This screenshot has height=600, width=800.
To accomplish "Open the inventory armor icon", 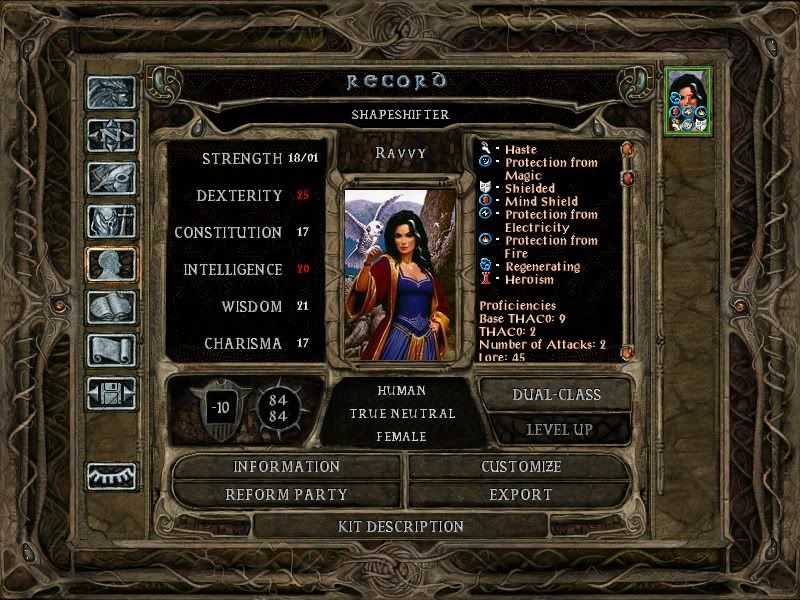I will coord(111,222).
